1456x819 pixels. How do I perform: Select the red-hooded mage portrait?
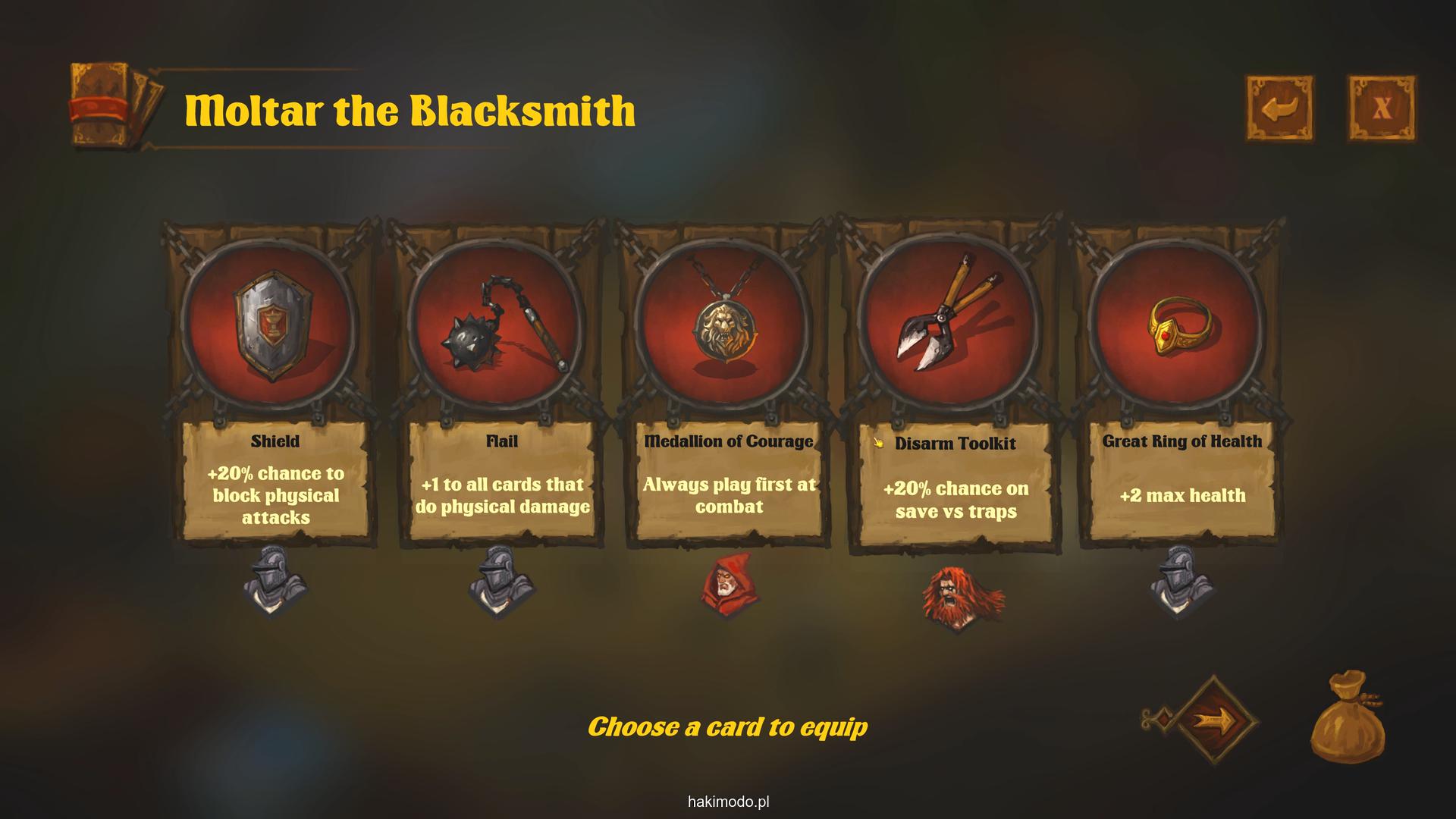point(729,585)
